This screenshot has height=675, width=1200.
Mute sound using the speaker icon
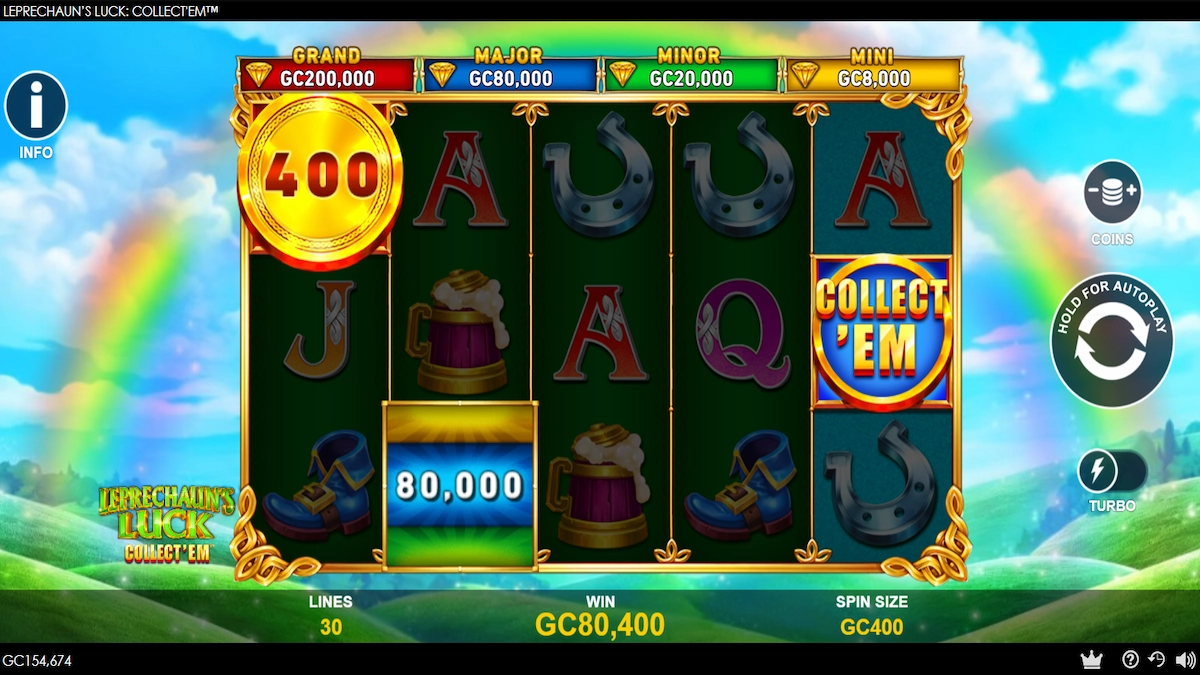[1185, 660]
